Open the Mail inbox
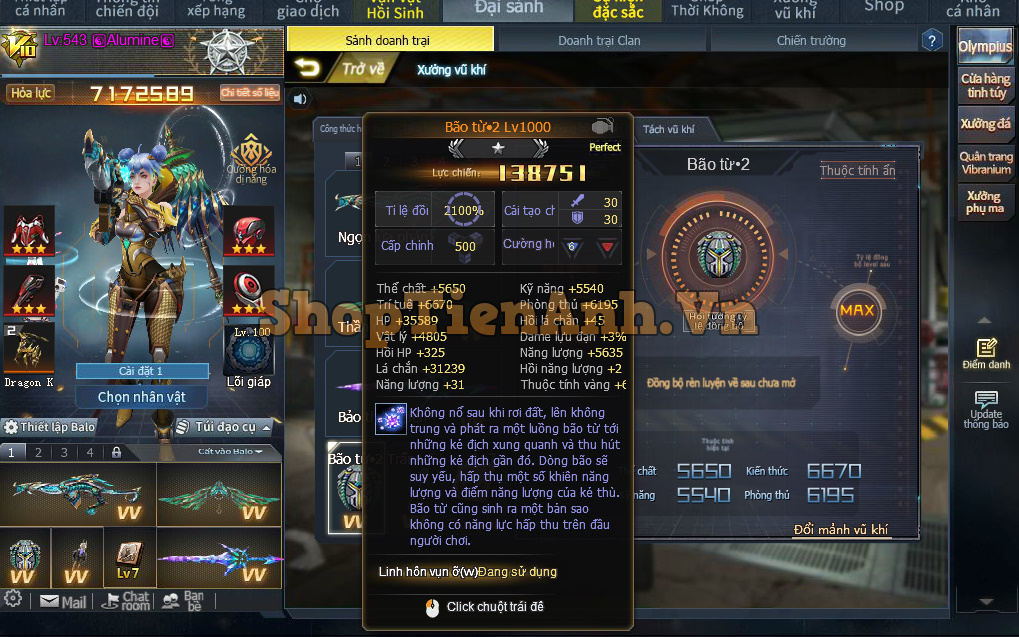This screenshot has height=637, width=1019. pos(63,602)
